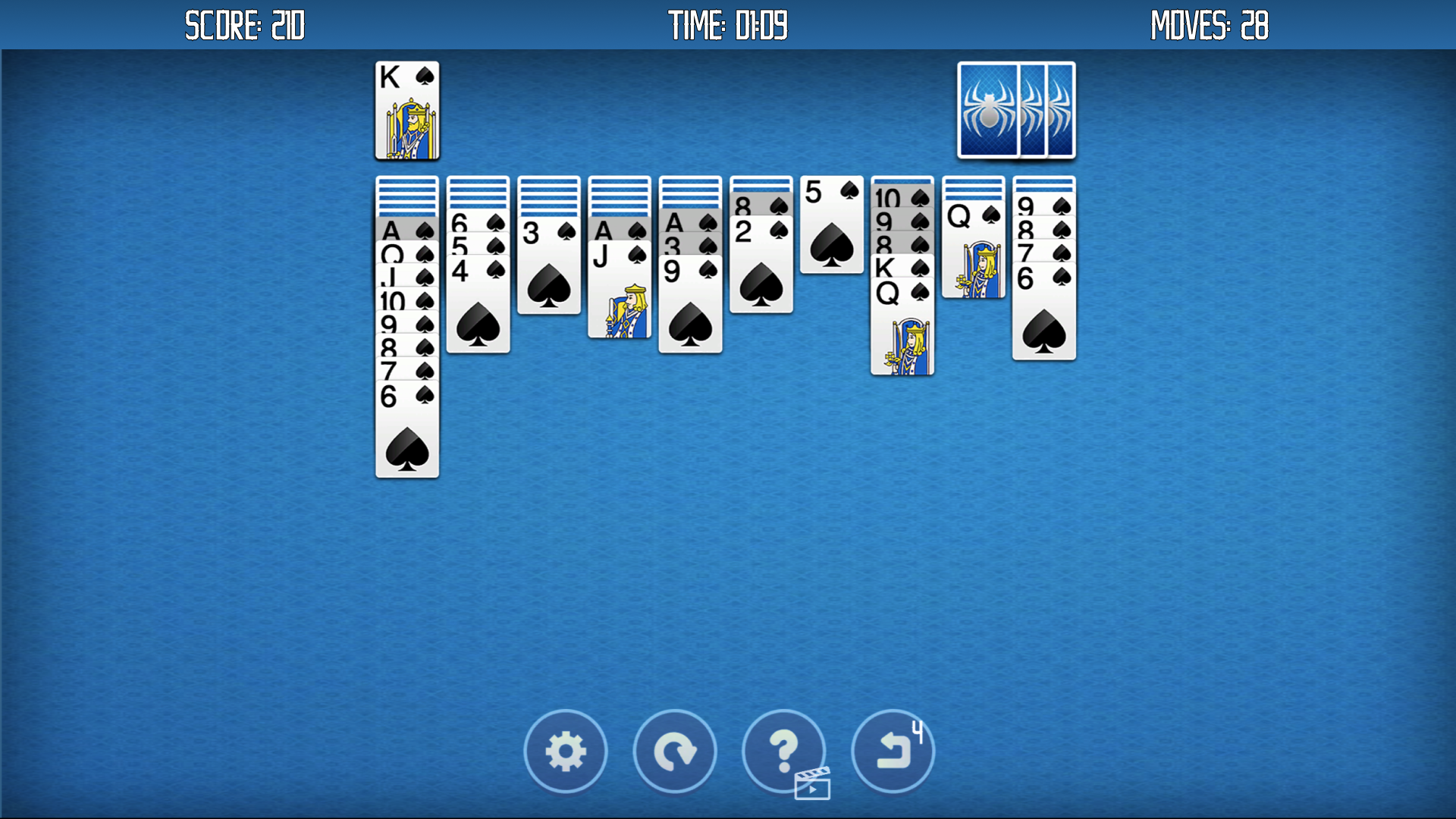Screen dimensions: 1456x819
Task: Click the face-down card row above the 3 of Spades
Action: pyautogui.click(x=548, y=197)
